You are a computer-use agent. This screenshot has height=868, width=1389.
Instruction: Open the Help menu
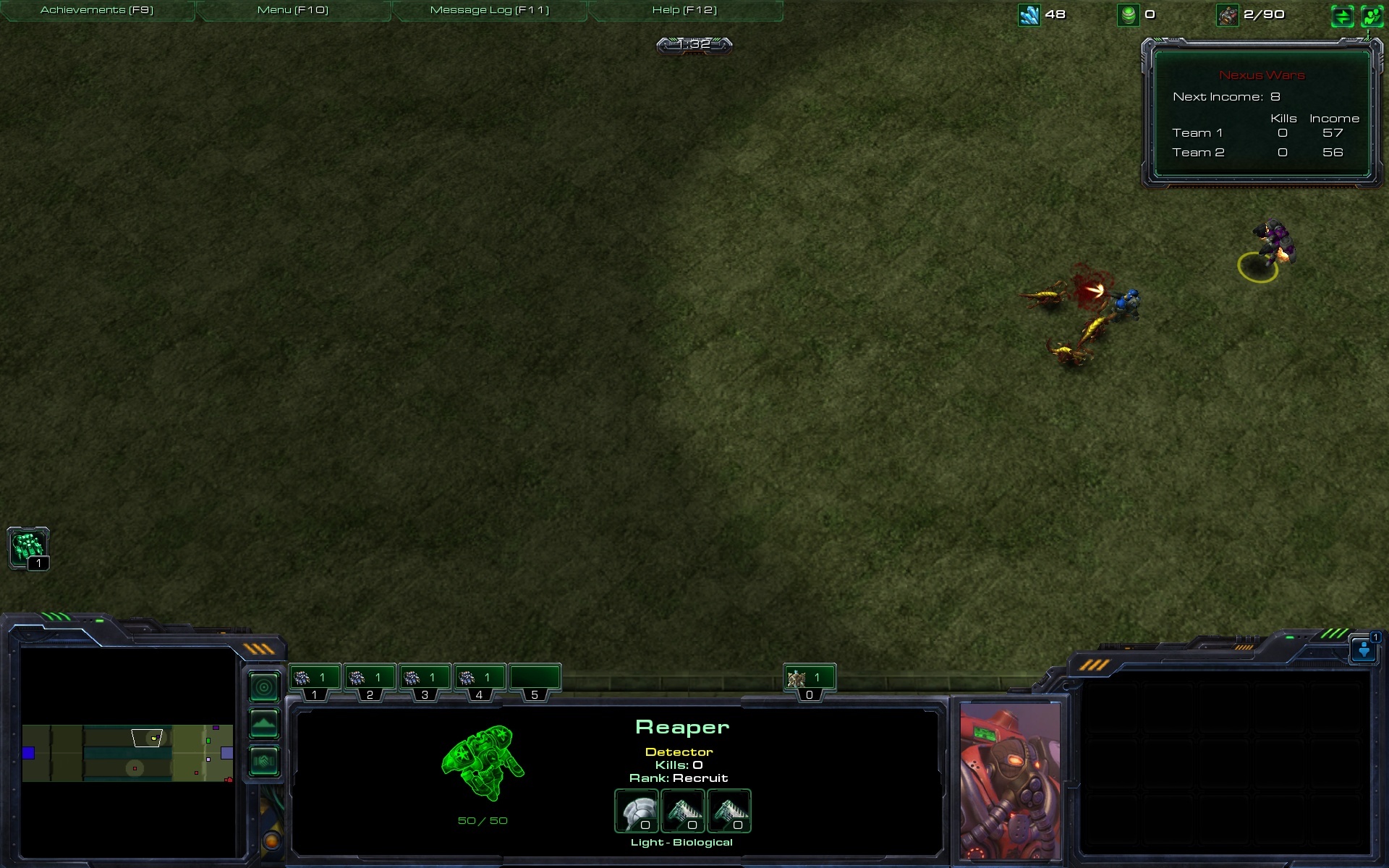tap(684, 10)
